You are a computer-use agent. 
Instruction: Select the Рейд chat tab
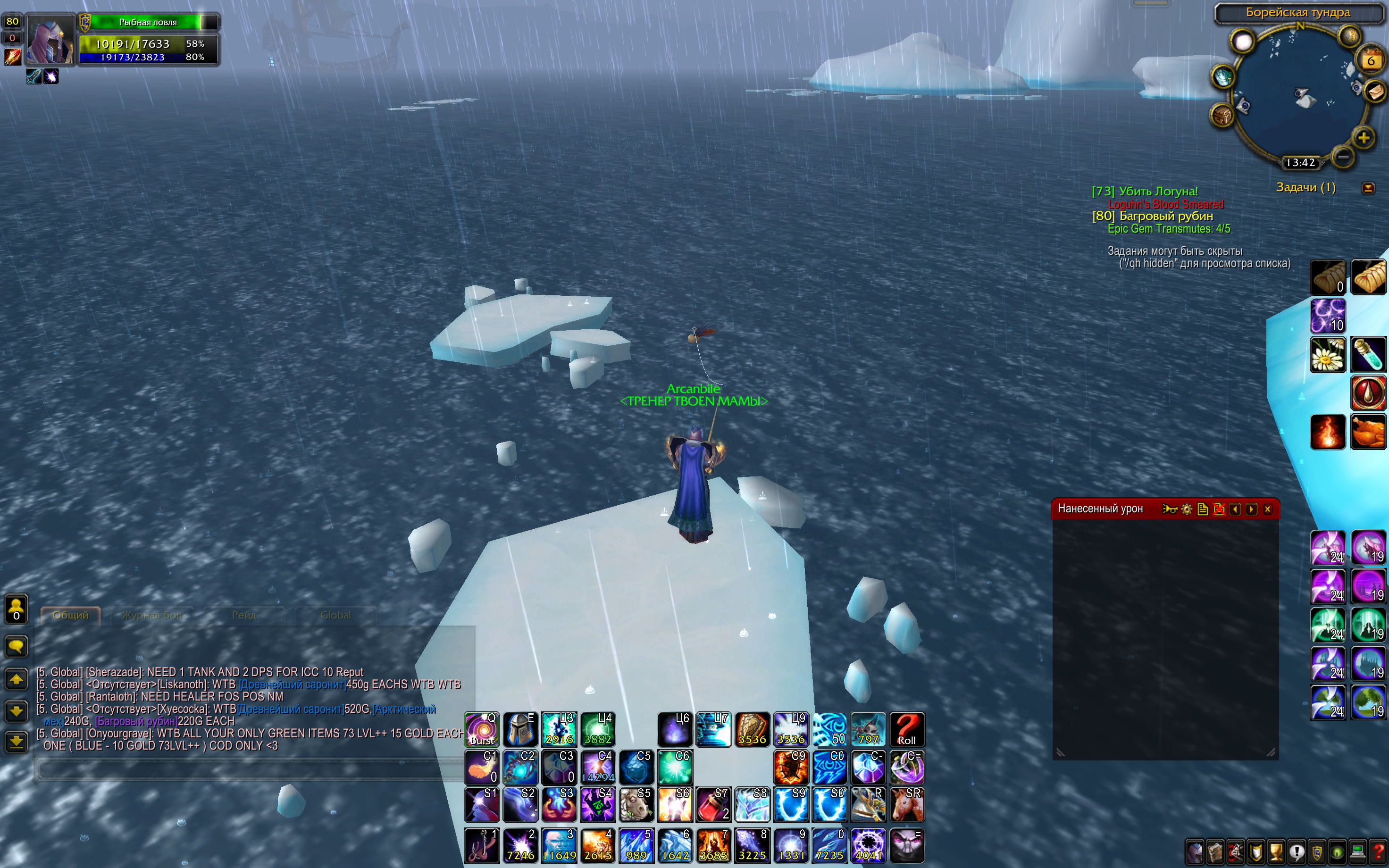click(244, 616)
